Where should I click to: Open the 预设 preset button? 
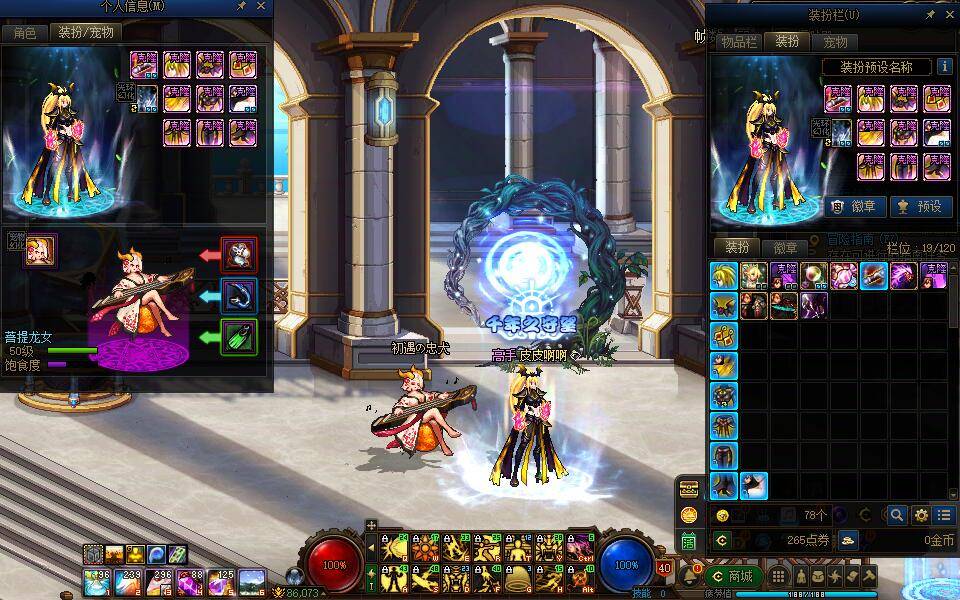point(920,206)
